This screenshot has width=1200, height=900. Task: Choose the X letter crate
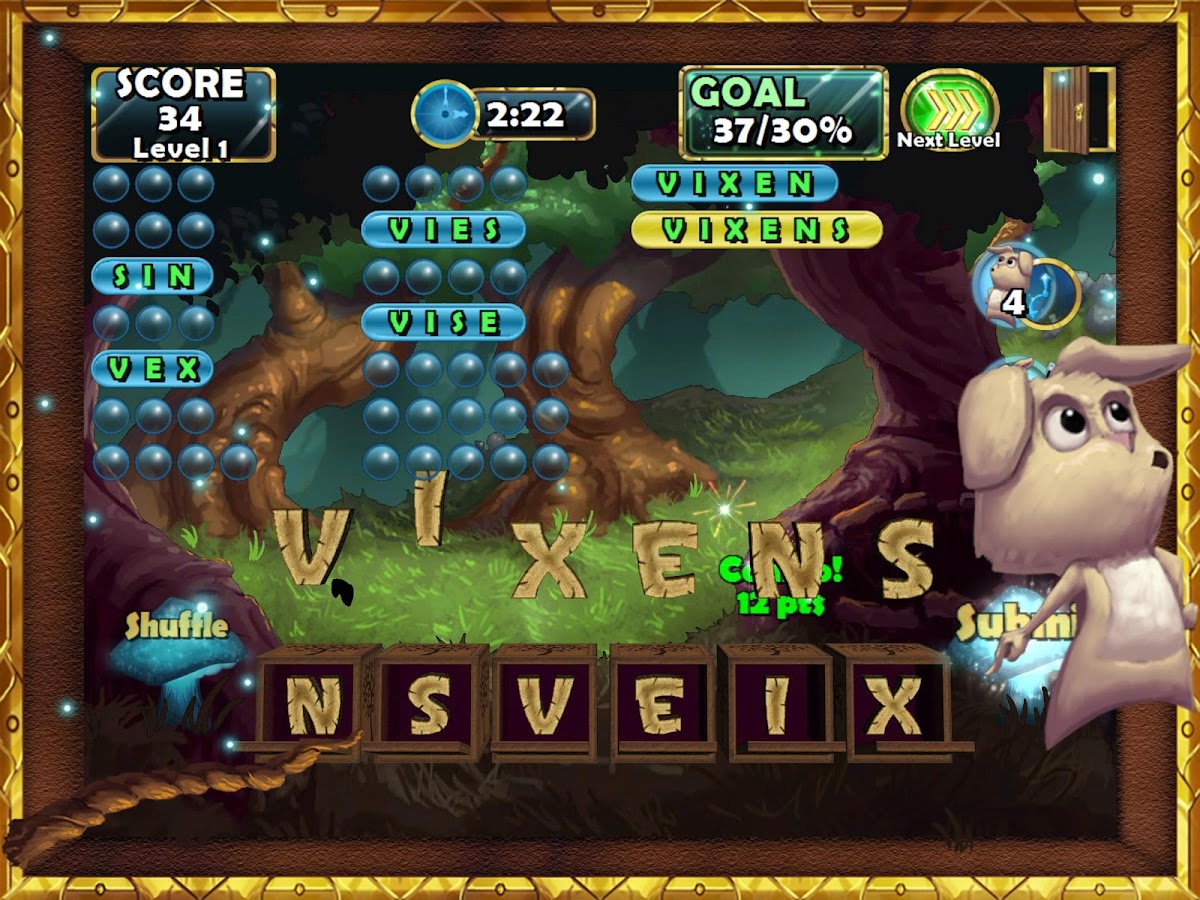tap(892, 703)
